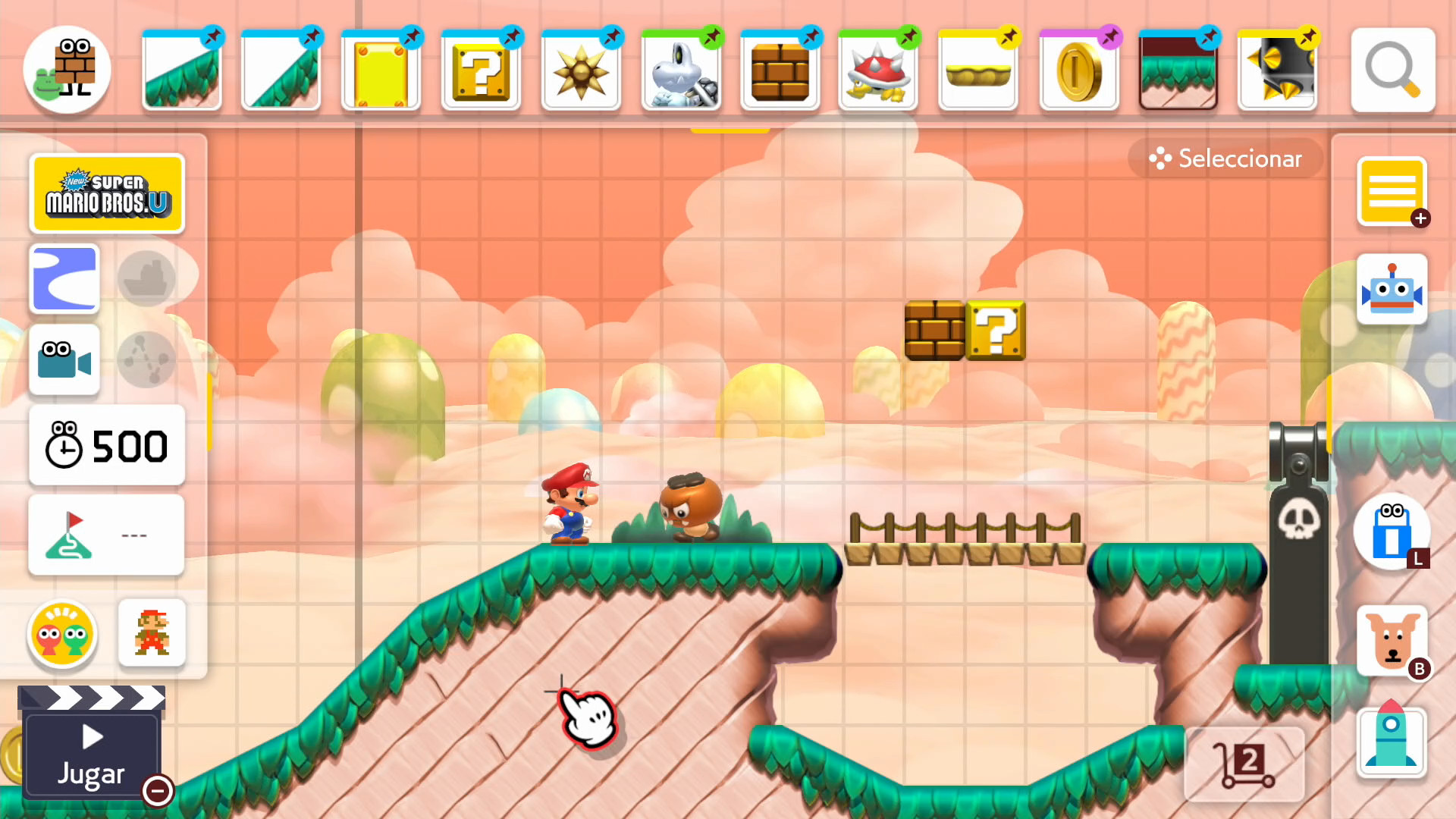The height and width of the screenshot is (819, 1456).
Task: Open the New Super Mario Bros. U style selector
Action: [107, 193]
